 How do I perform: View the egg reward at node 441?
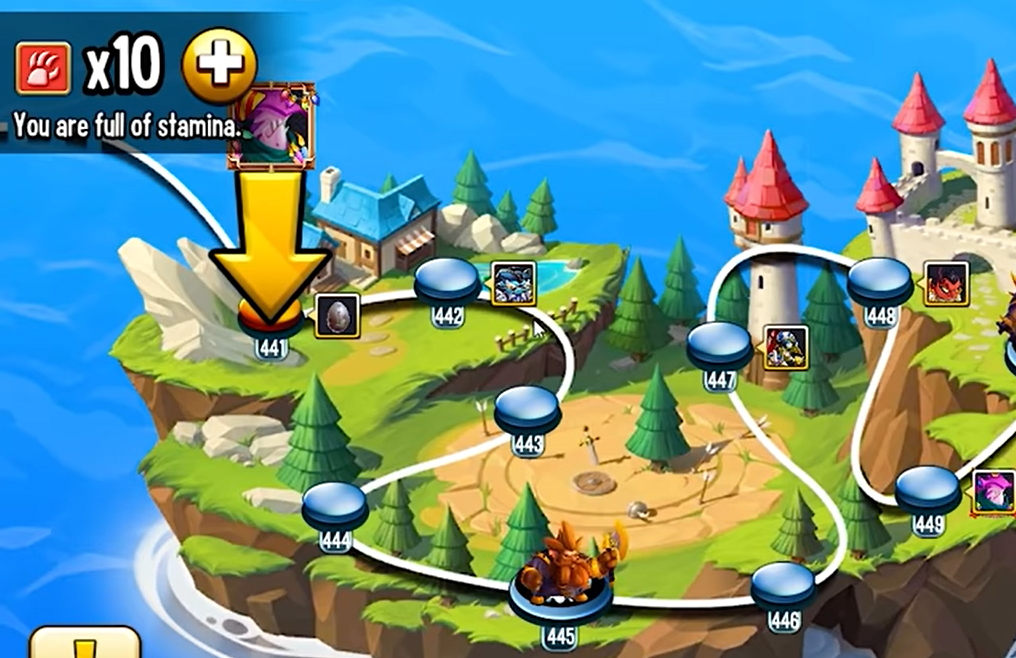(338, 316)
